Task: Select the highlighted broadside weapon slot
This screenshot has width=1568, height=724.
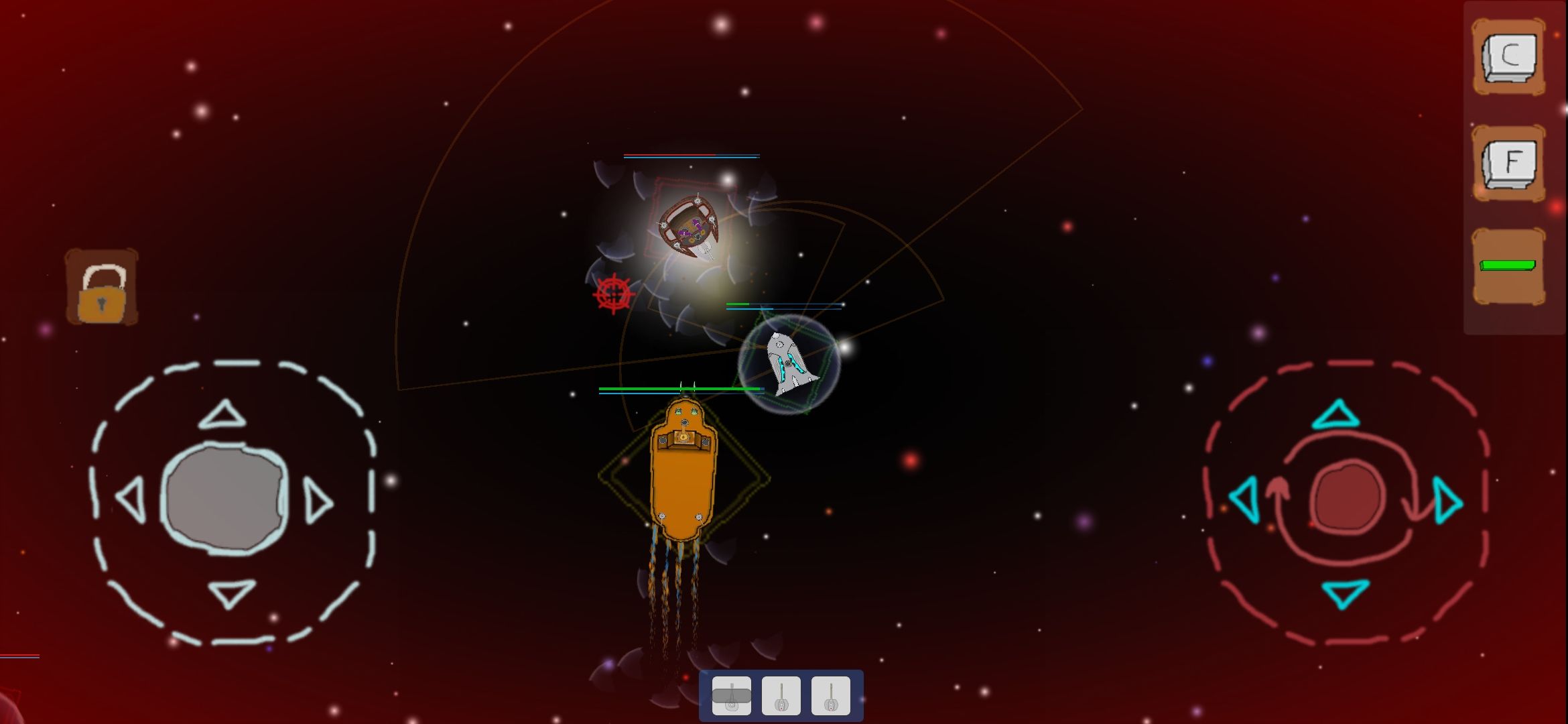Action: tap(732, 695)
